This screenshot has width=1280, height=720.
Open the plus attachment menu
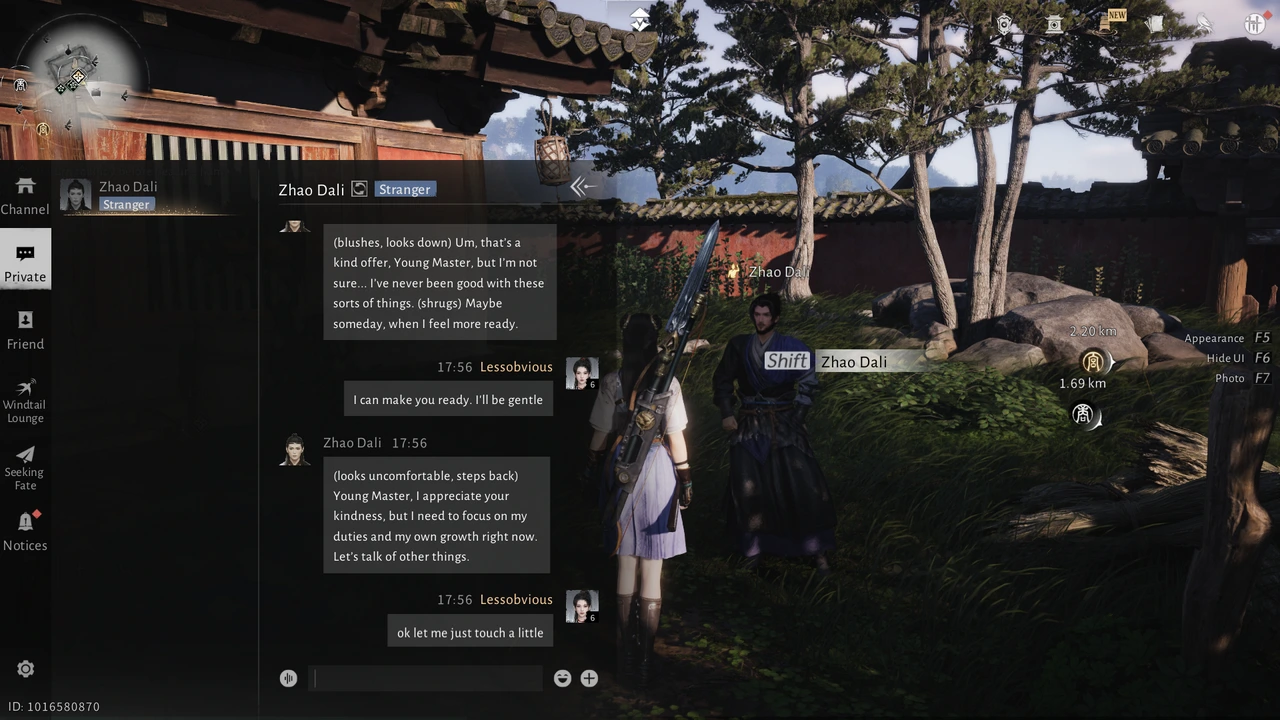coord(589,678)
